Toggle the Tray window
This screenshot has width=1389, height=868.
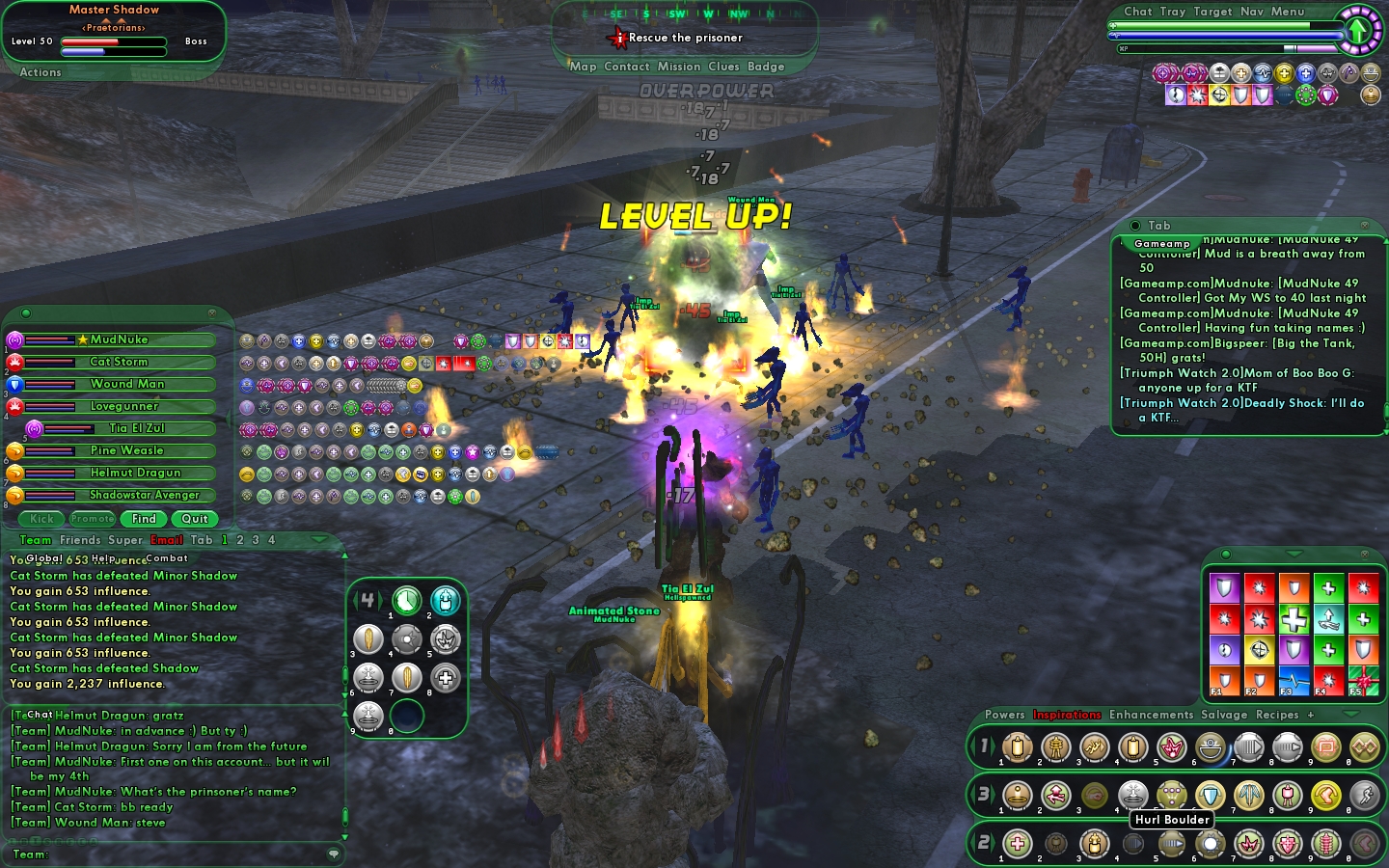[1173, 12]
